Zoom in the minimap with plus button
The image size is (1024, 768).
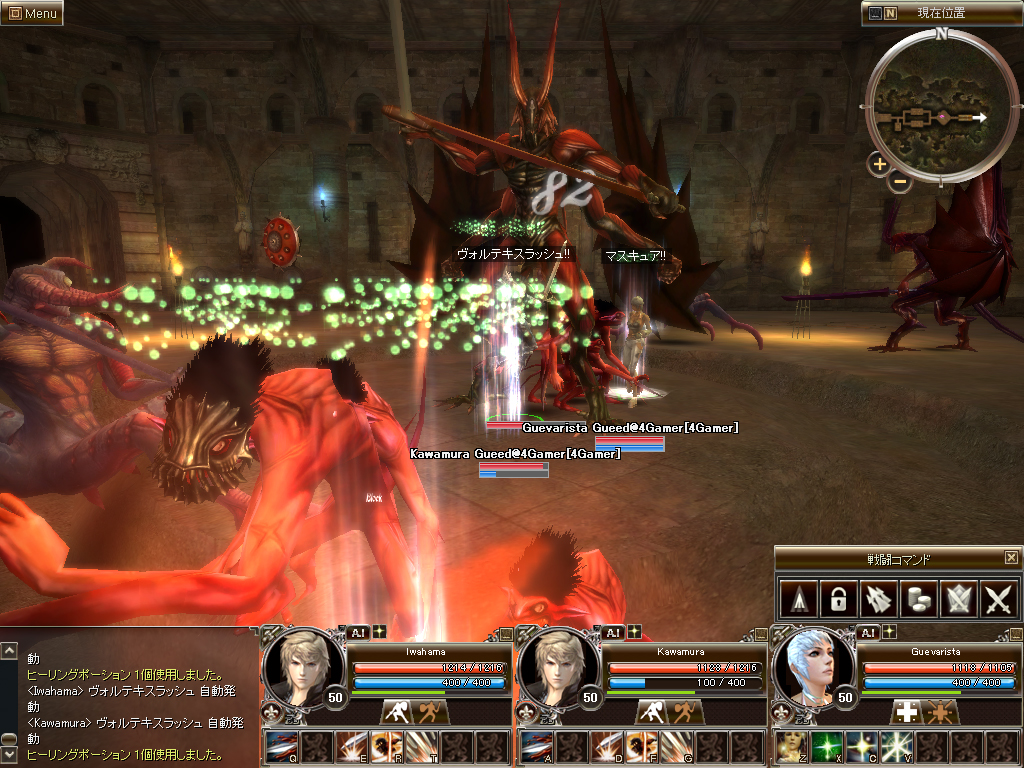pos(879,164)
